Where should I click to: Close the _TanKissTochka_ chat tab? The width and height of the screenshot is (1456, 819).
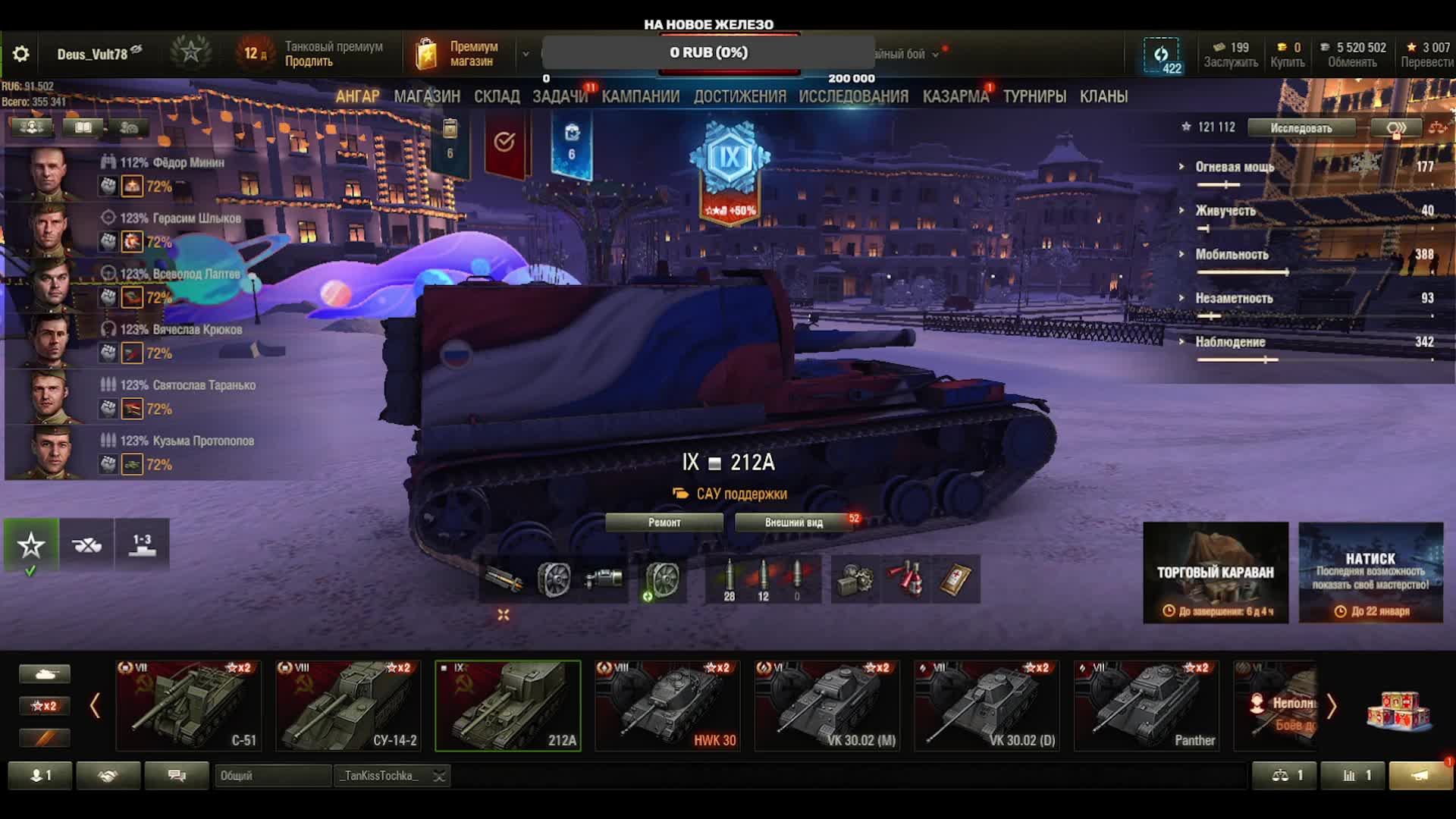(x=438, y=776)
